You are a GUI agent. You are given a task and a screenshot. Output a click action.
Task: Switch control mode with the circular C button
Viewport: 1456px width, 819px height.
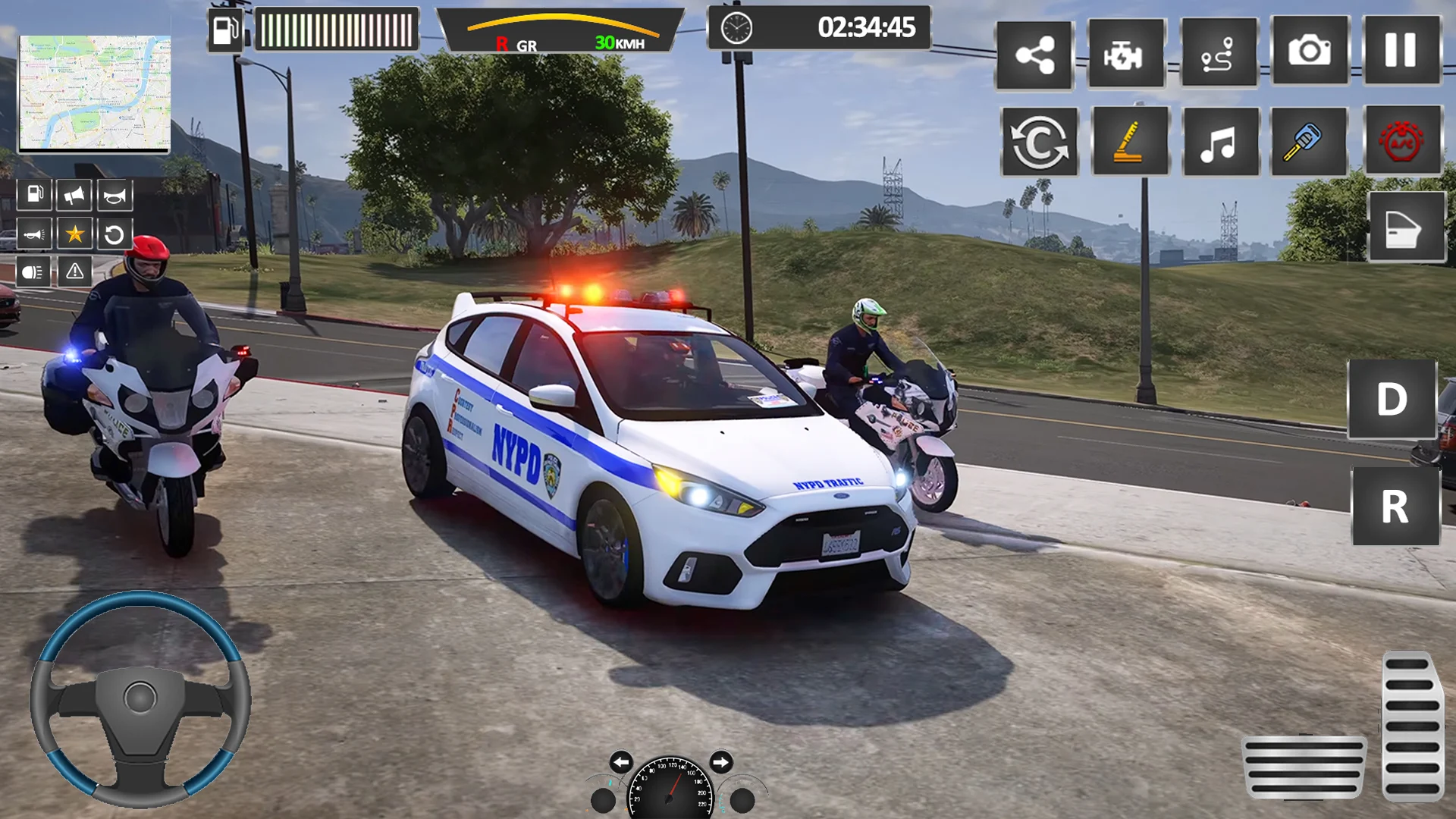pos(1040,142)
